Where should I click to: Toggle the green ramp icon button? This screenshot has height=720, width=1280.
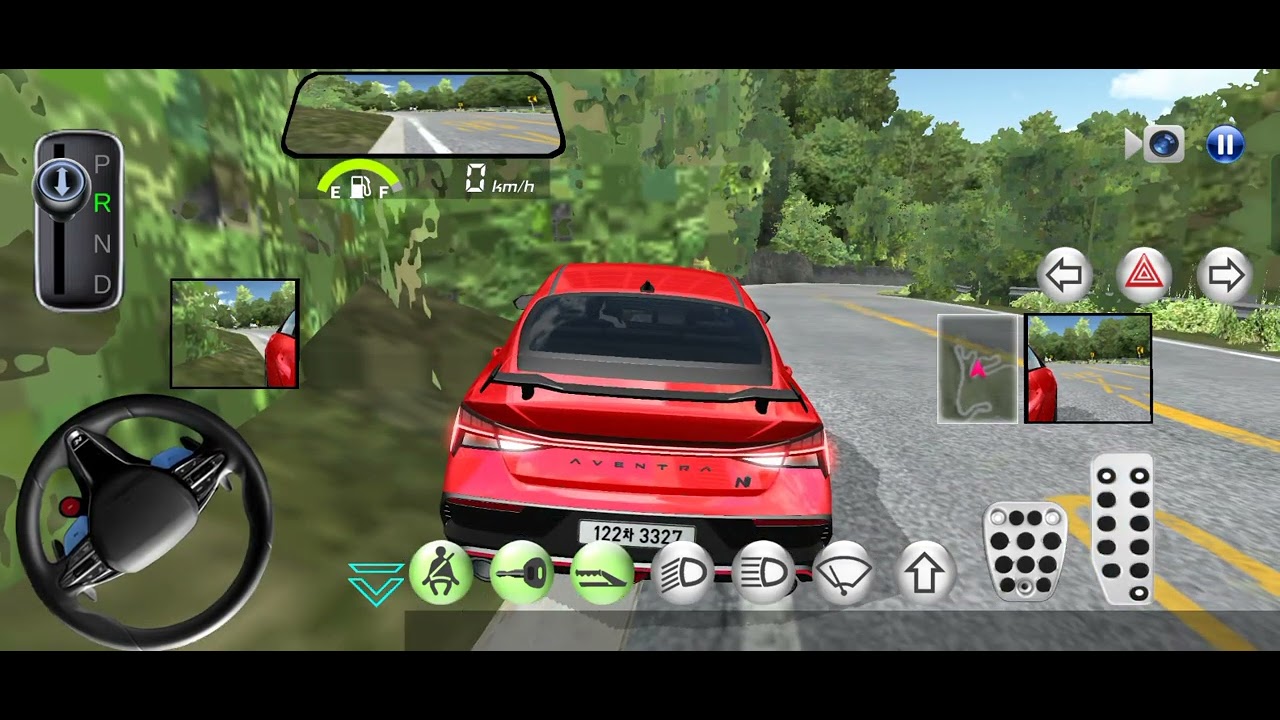point(602,573)
